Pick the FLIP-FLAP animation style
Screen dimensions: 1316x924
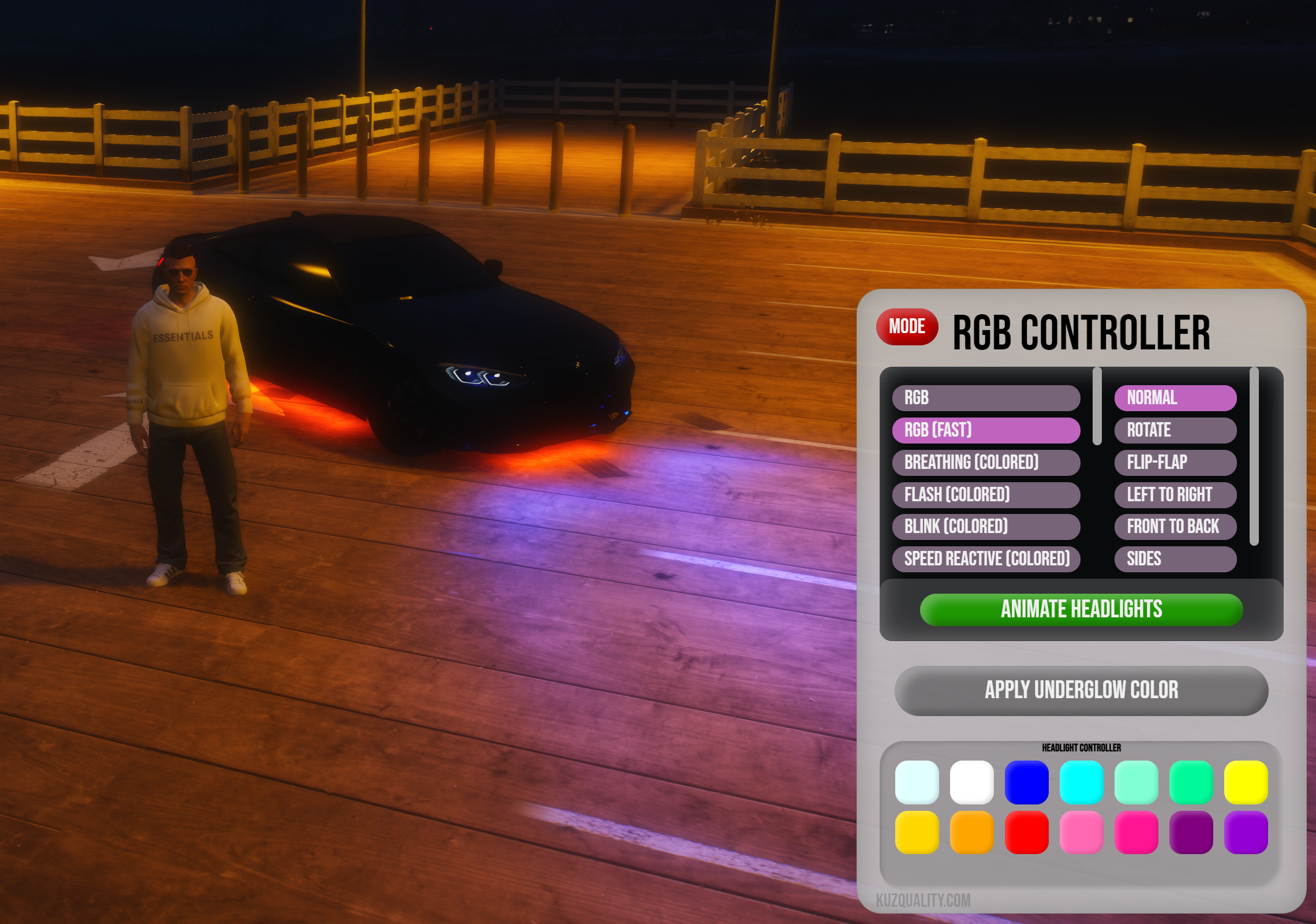tap(1175, 462)
